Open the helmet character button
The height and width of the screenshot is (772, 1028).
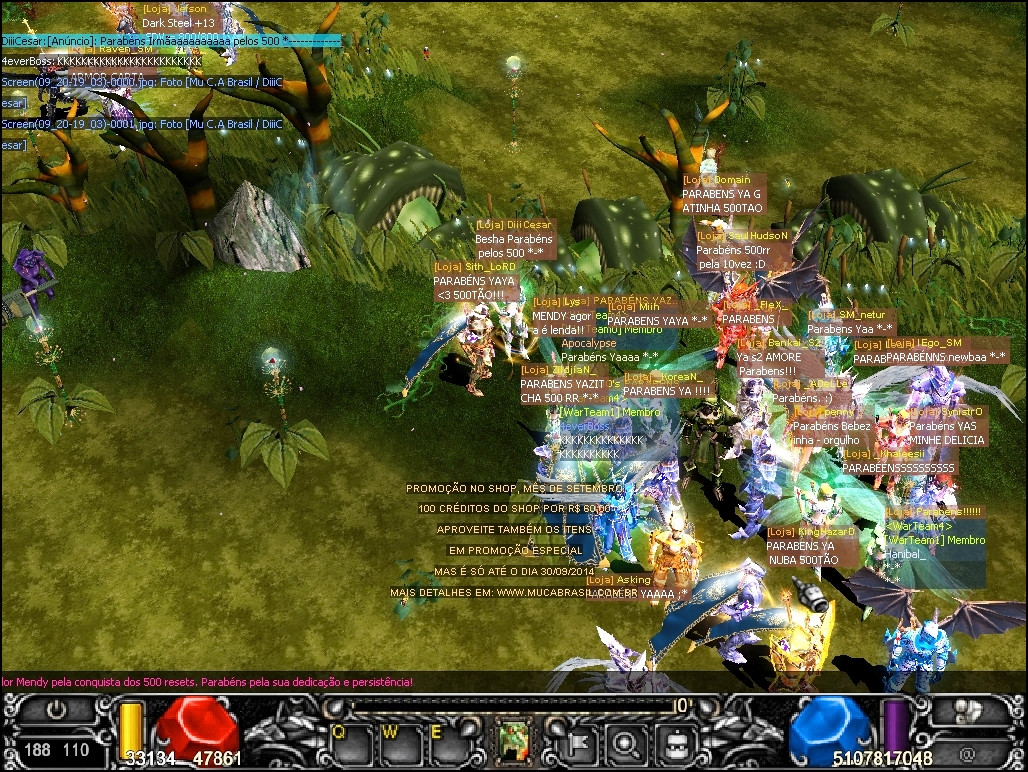click(677, 742)
